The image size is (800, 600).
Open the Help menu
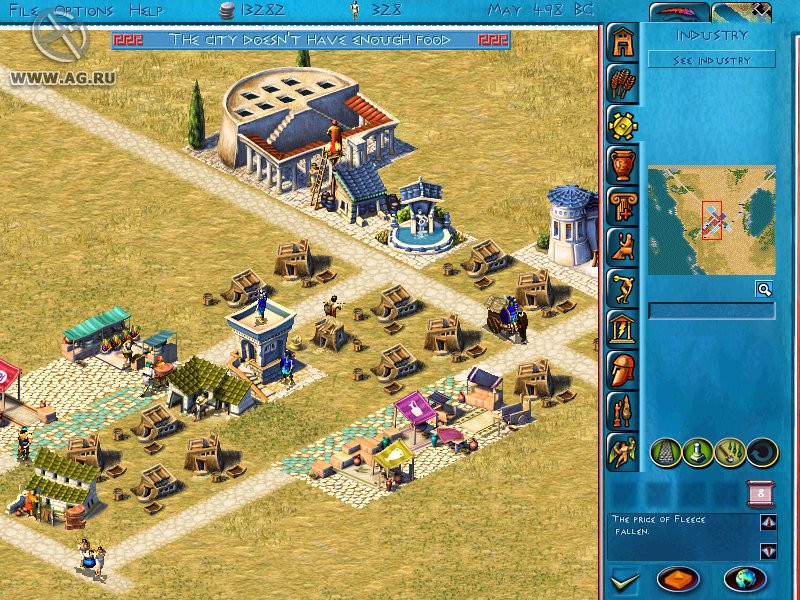click(146, 11)
